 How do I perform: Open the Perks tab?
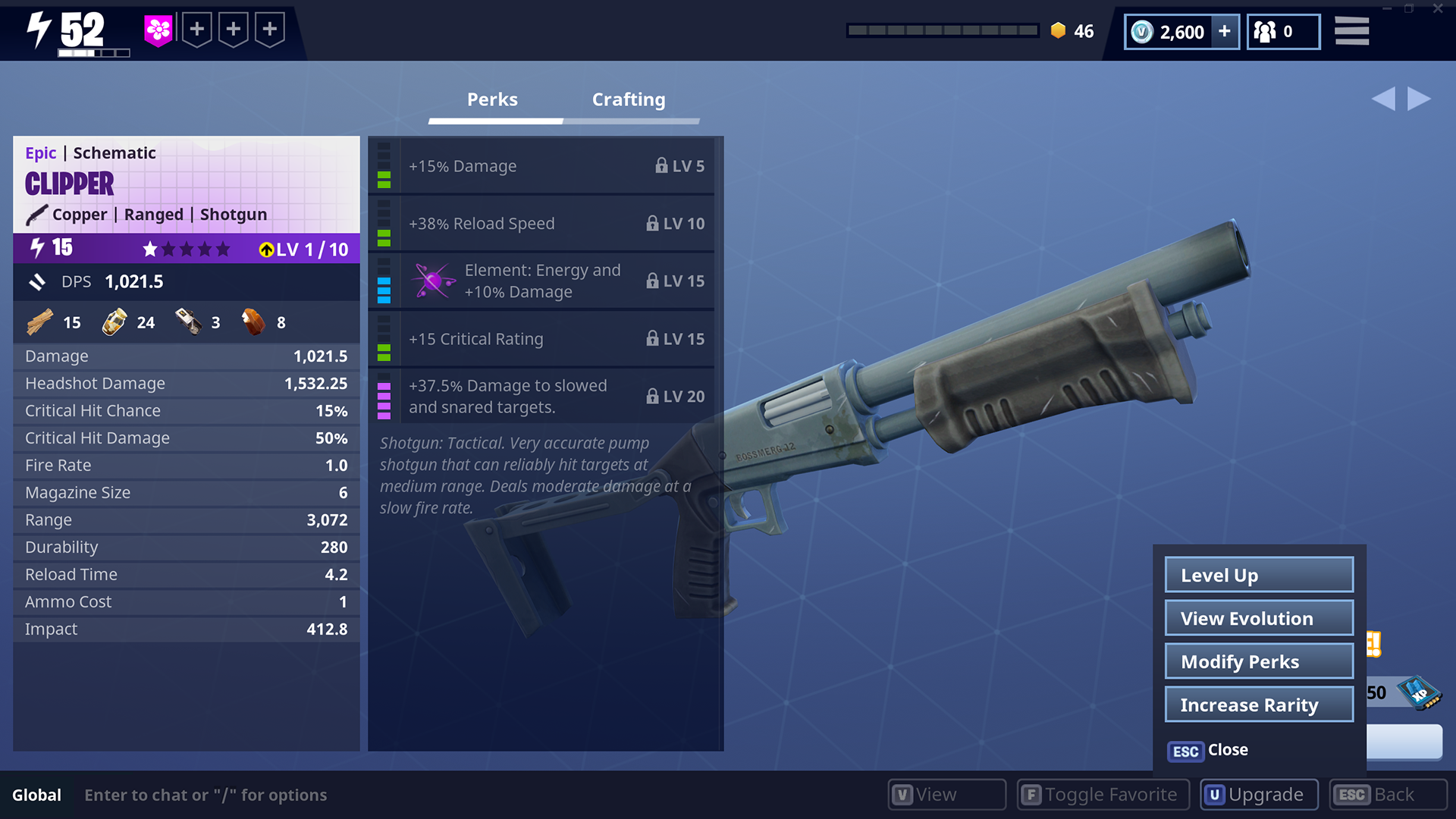493,99
